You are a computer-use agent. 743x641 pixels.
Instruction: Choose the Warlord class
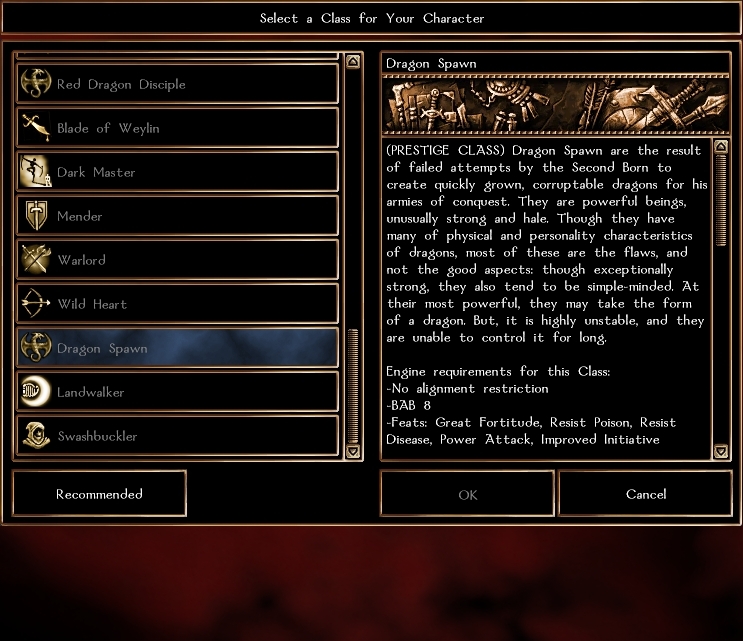(x=178, y=260)
